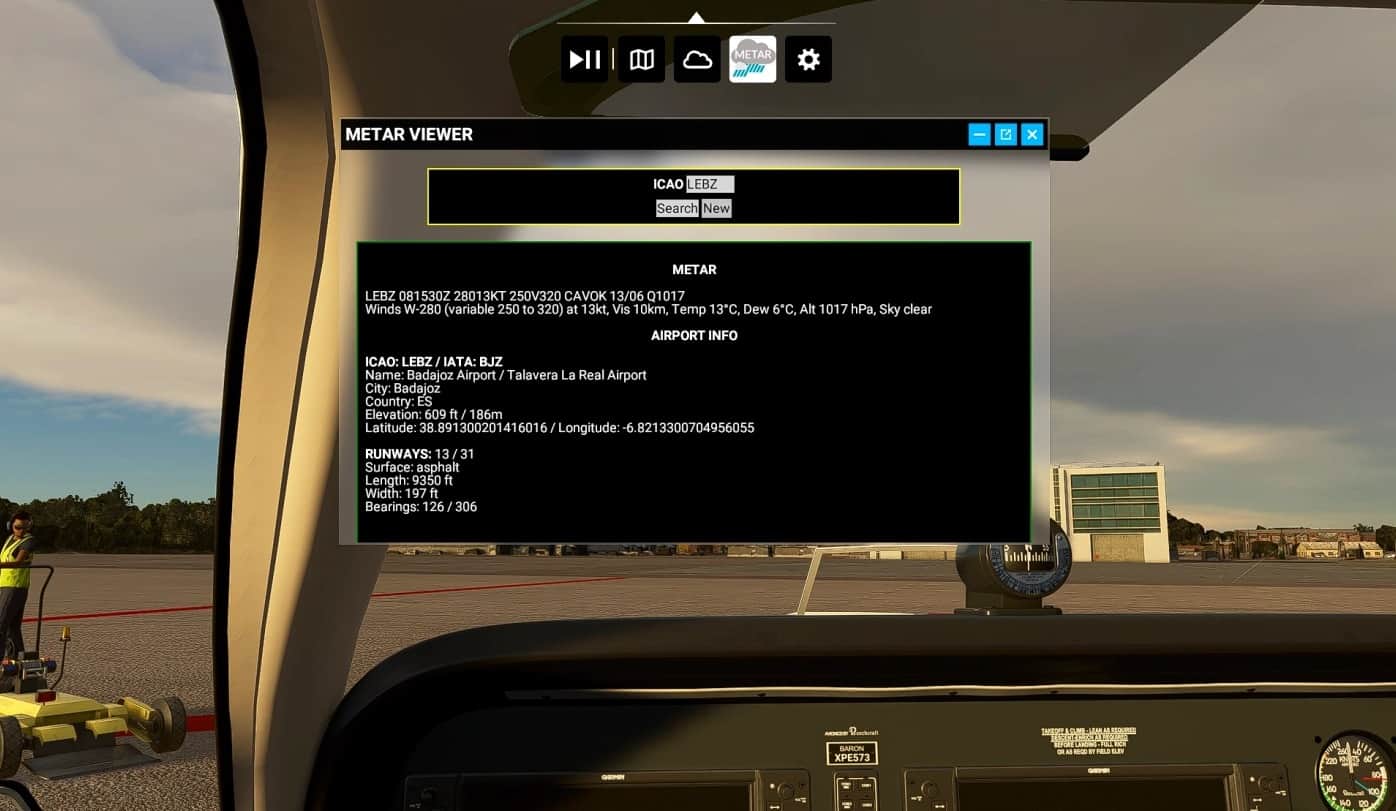Search for the entered ICAO code

tap(677, 208)
